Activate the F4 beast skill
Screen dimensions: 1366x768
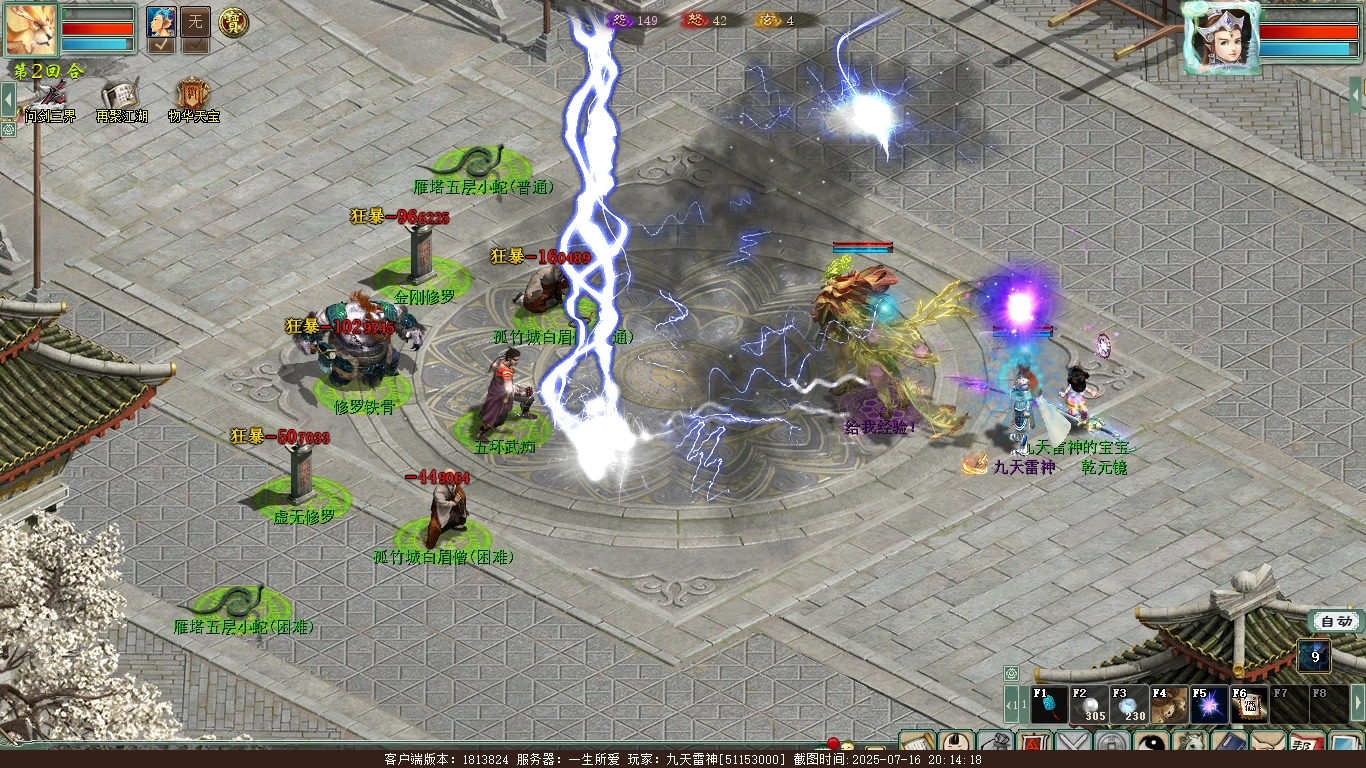pos(1169,705)
